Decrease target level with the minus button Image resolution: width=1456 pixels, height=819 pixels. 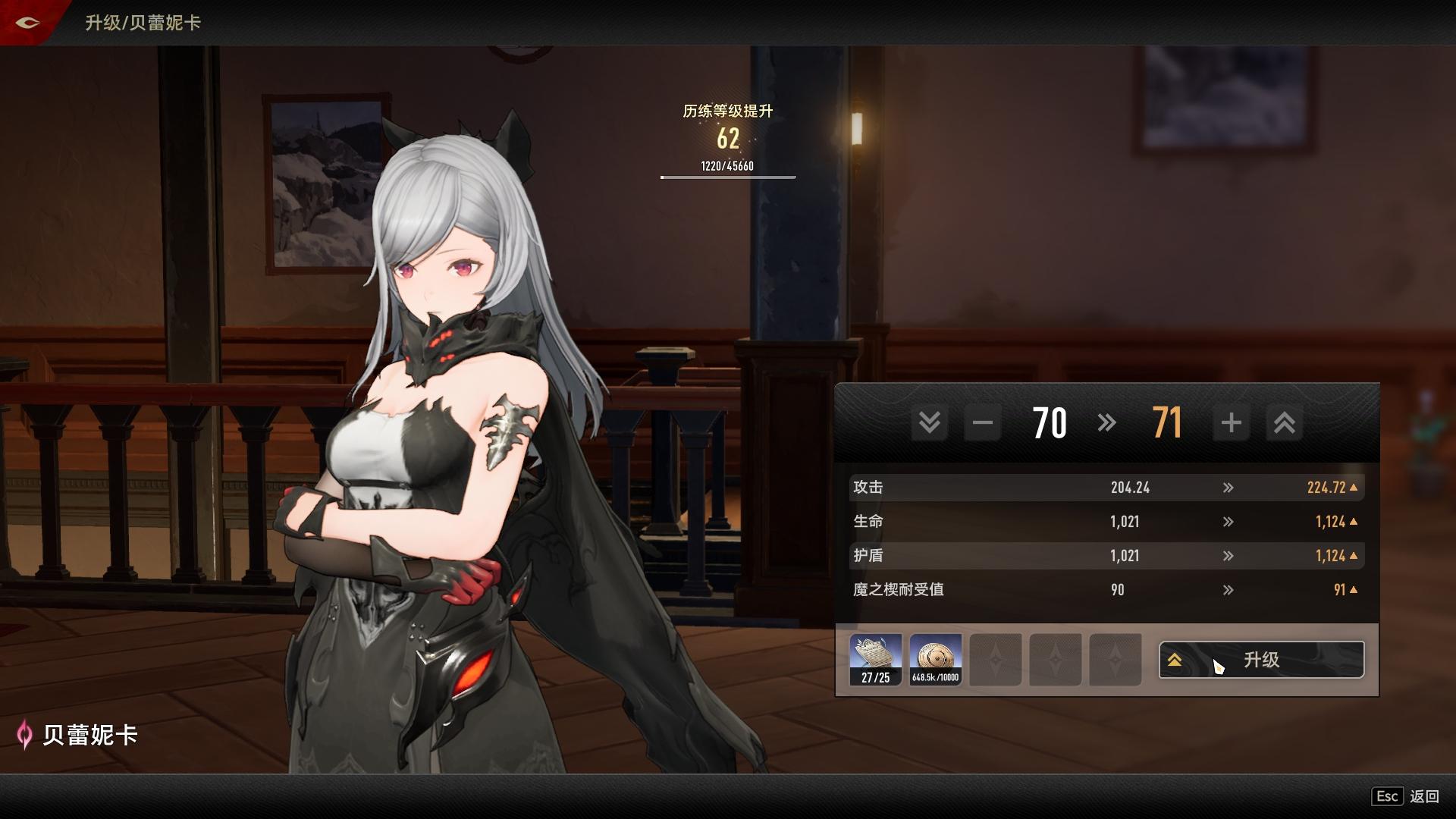click(x=983, y=422)
